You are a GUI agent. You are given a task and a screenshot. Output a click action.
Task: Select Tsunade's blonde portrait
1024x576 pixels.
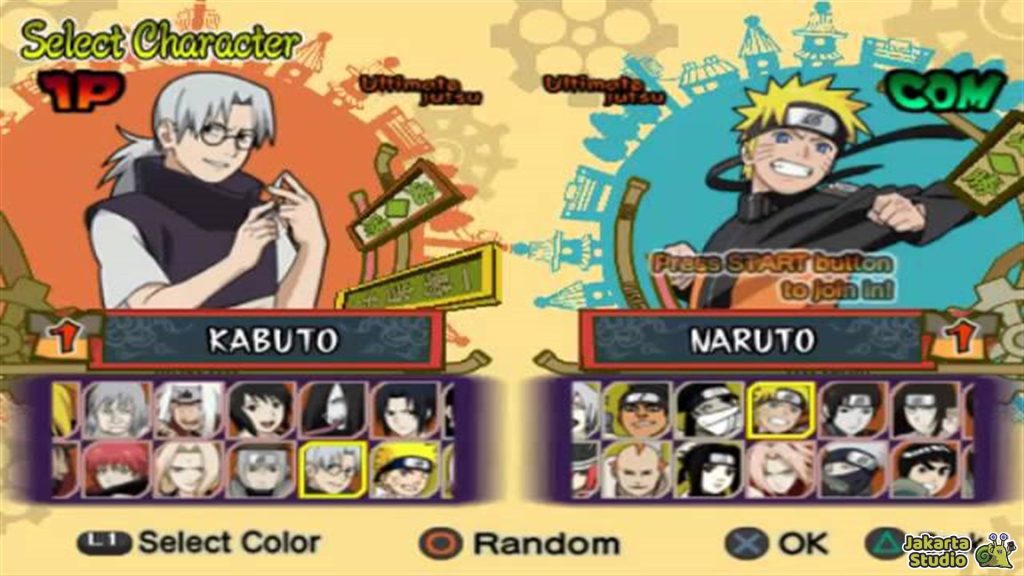(x=189, y=469)
